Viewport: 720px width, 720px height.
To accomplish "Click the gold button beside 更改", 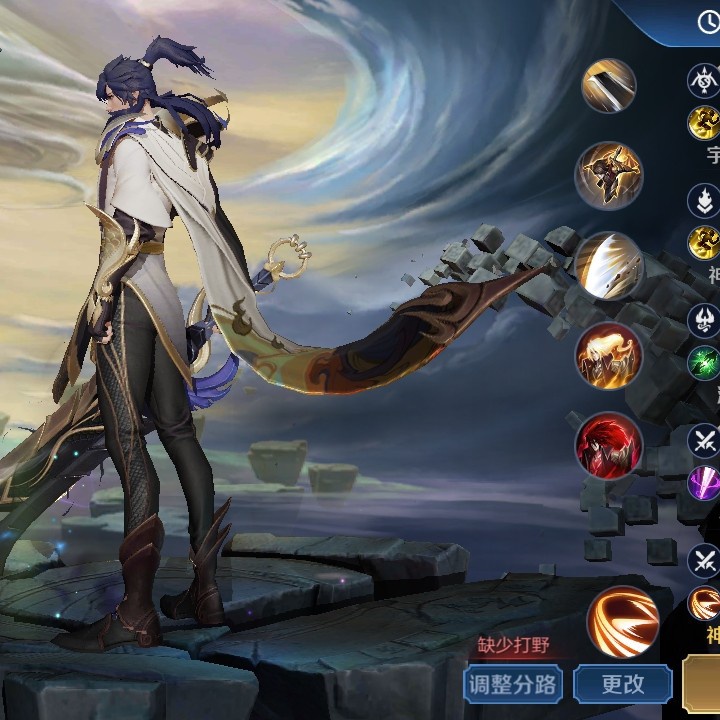I will click(702, 684).
